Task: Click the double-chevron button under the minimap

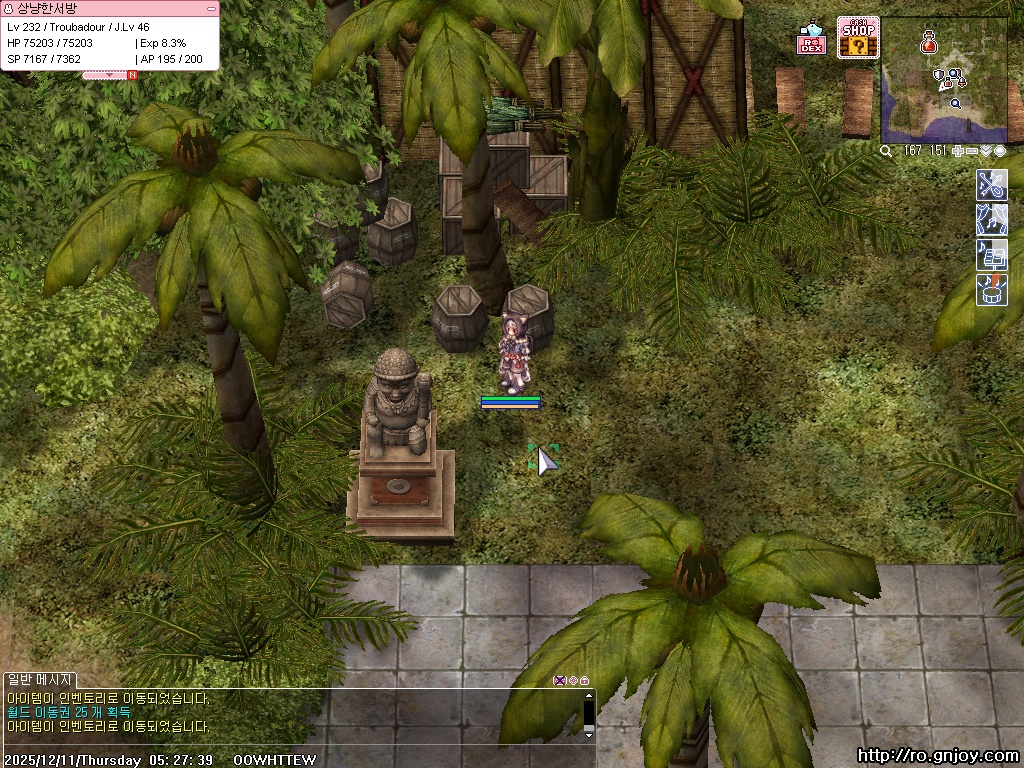Action: click(986, 151)
